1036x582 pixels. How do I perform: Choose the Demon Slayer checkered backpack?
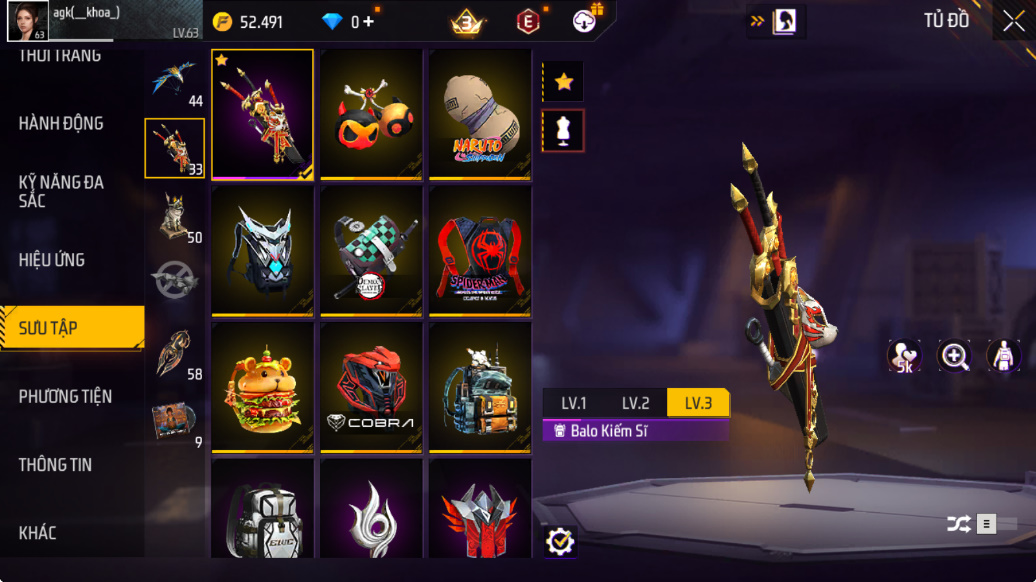point(371,251)
